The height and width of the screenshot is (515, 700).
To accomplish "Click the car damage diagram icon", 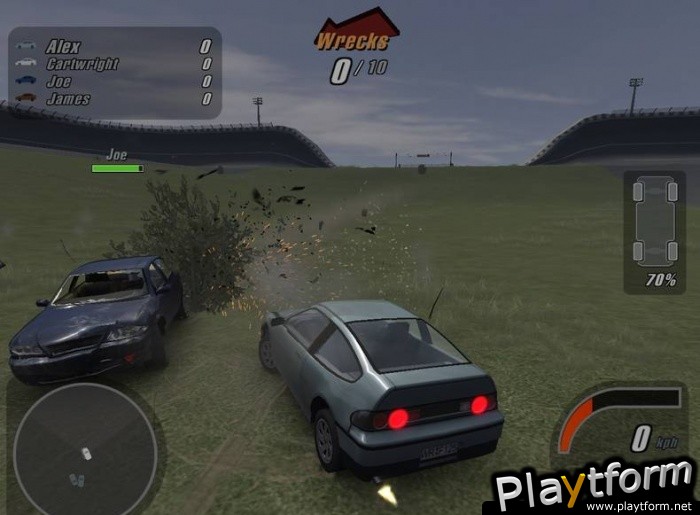I will [654, 221].
